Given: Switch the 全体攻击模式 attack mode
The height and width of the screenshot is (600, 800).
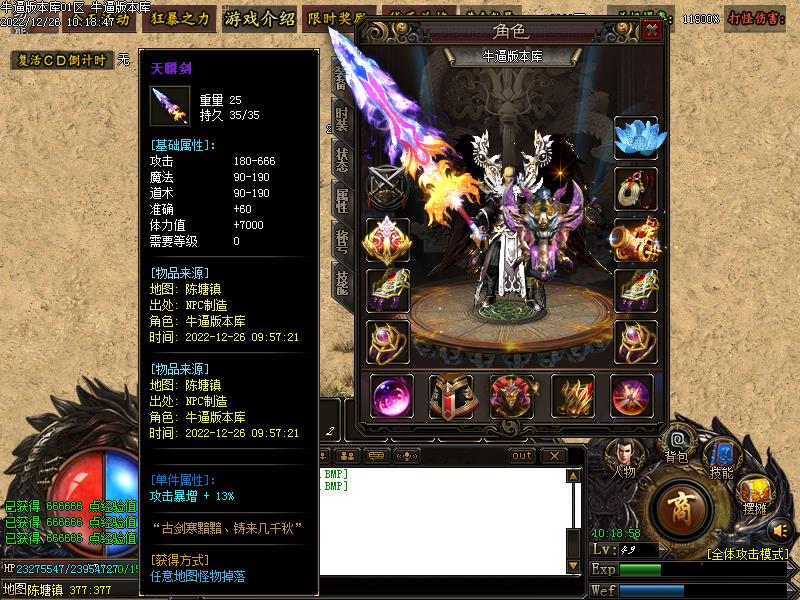Looking at the screenshot, I should pos(747,553).
